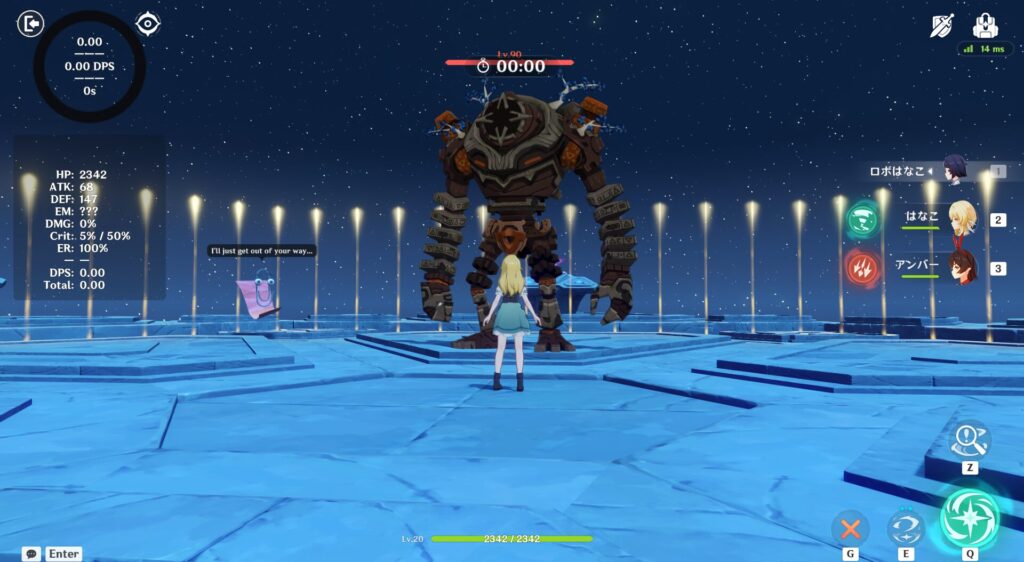
Task: Open the backpack inventory icon
Action: click(986, 25)
